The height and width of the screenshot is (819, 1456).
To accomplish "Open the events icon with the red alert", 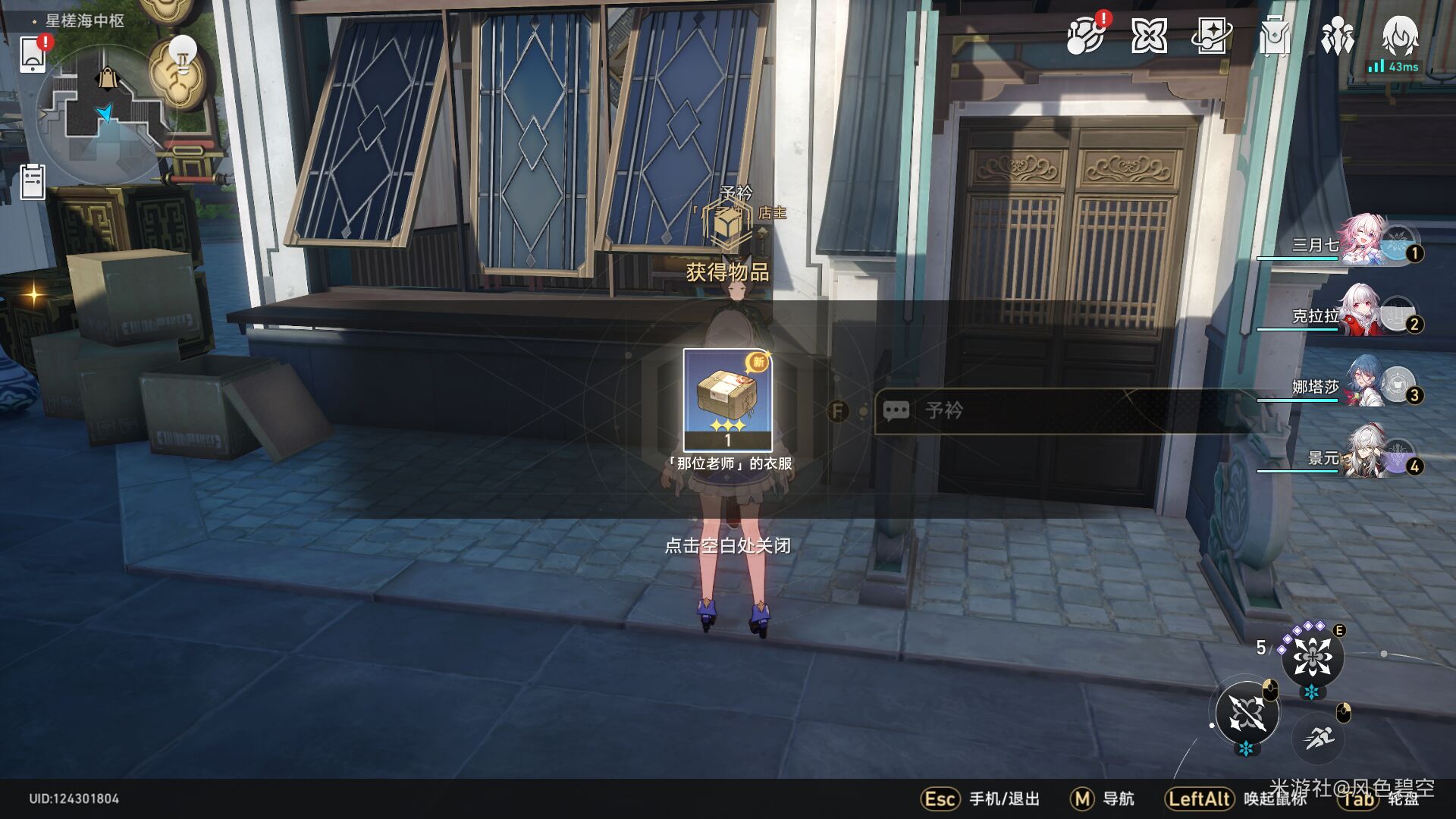I will [x=1085, y=36].
